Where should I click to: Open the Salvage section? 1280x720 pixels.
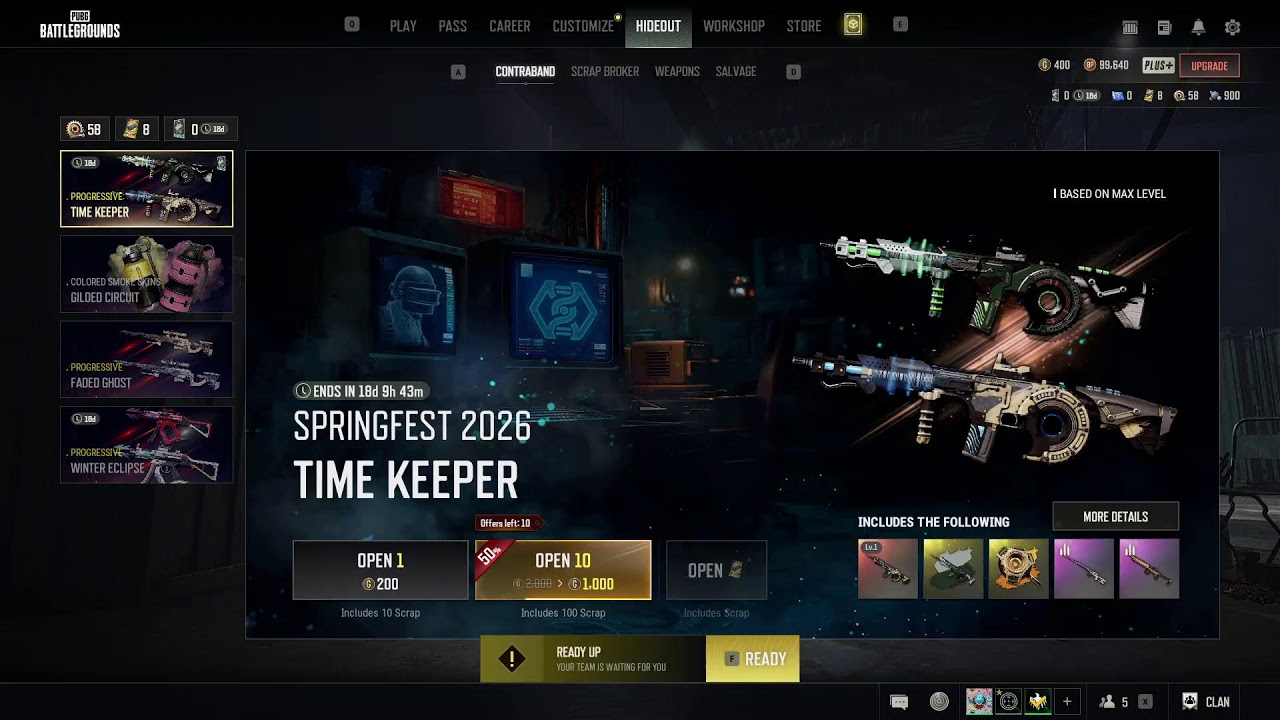tap(735, 72)
